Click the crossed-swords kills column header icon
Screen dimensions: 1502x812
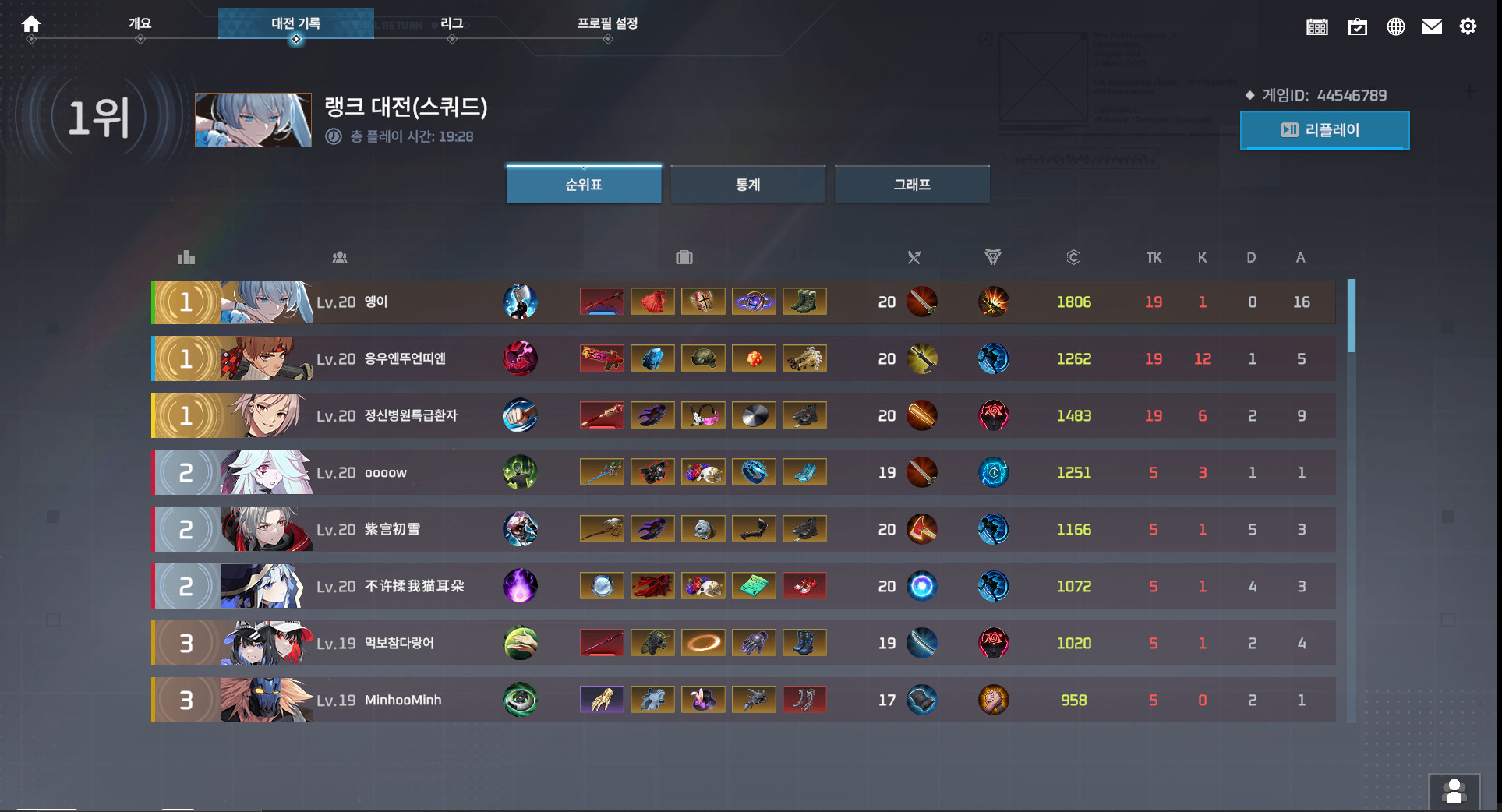click(x=914, y=257)
